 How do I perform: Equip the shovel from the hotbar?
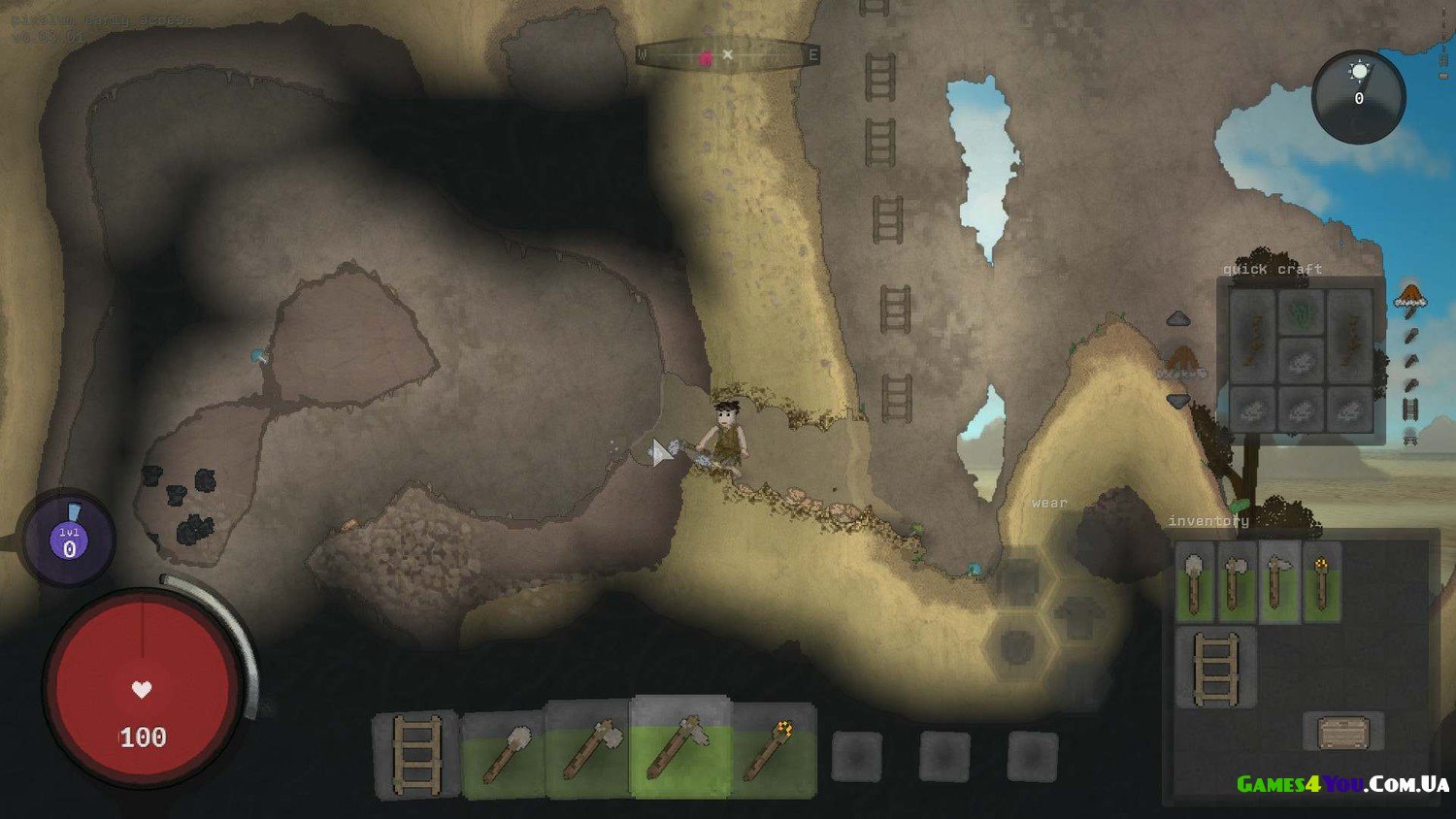[x=505, y=754]
